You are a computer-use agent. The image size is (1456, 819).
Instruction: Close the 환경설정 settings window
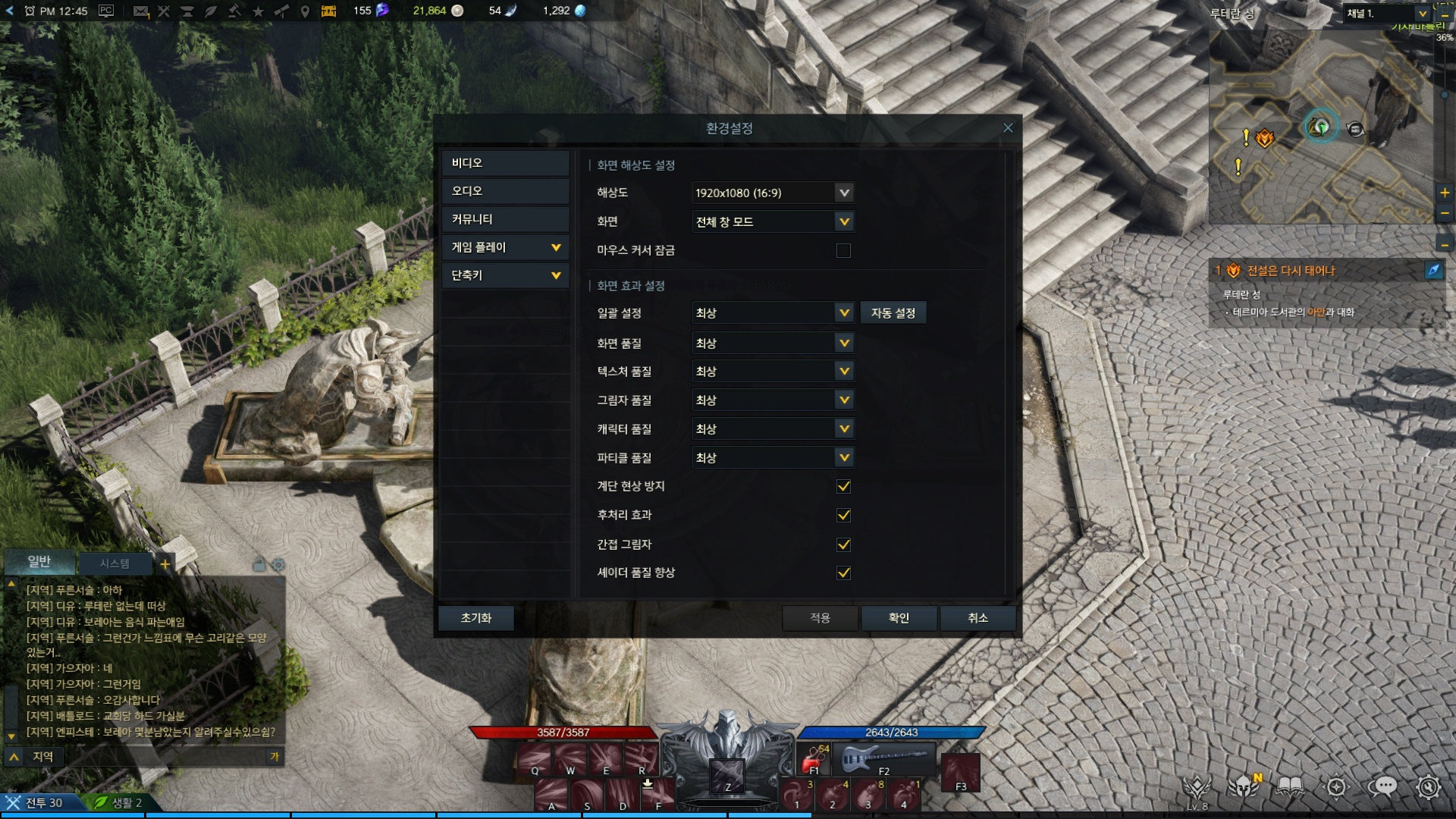point(1008,128)
